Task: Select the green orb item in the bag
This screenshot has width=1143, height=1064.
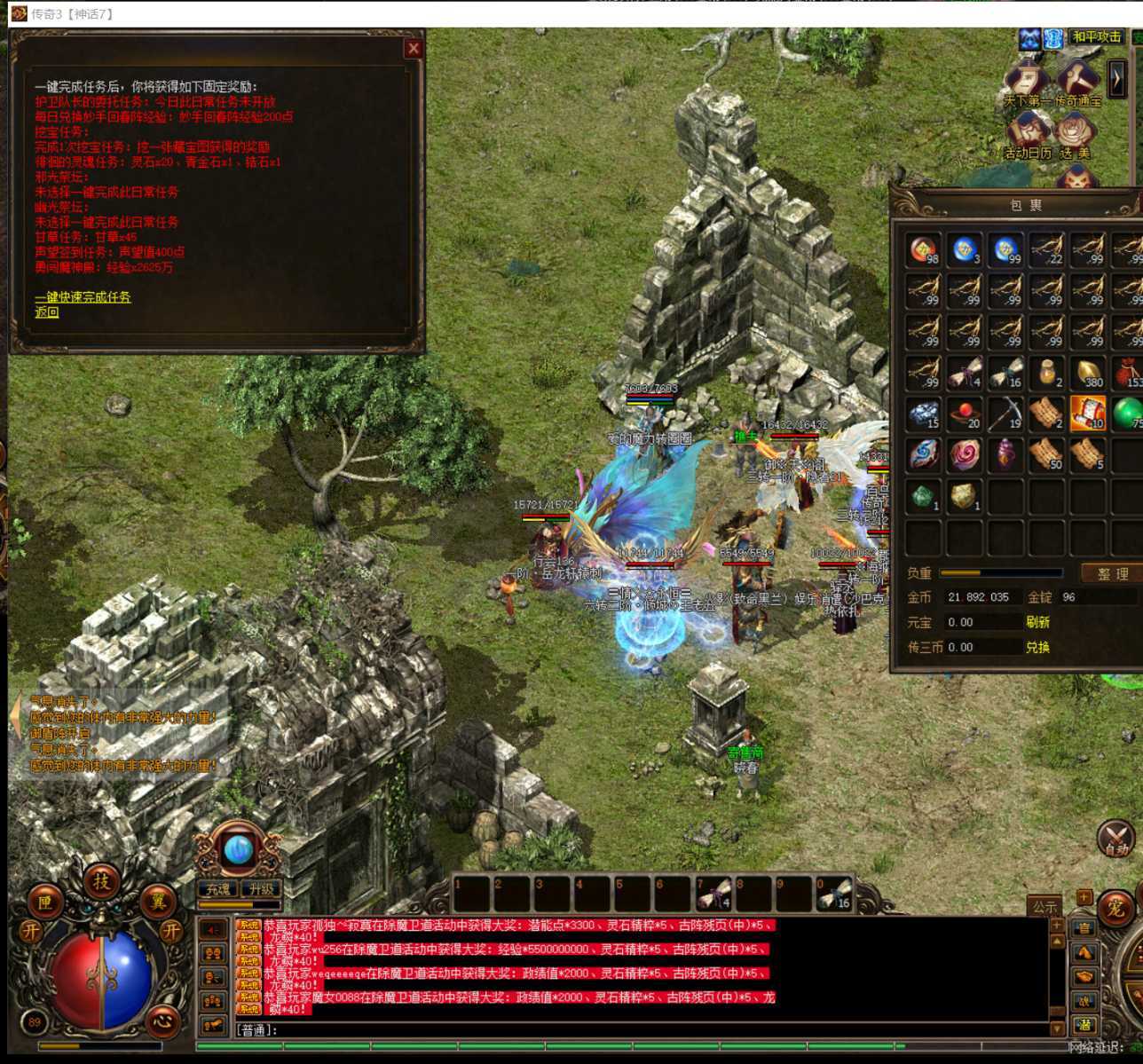Action: tap(1127, 414)
